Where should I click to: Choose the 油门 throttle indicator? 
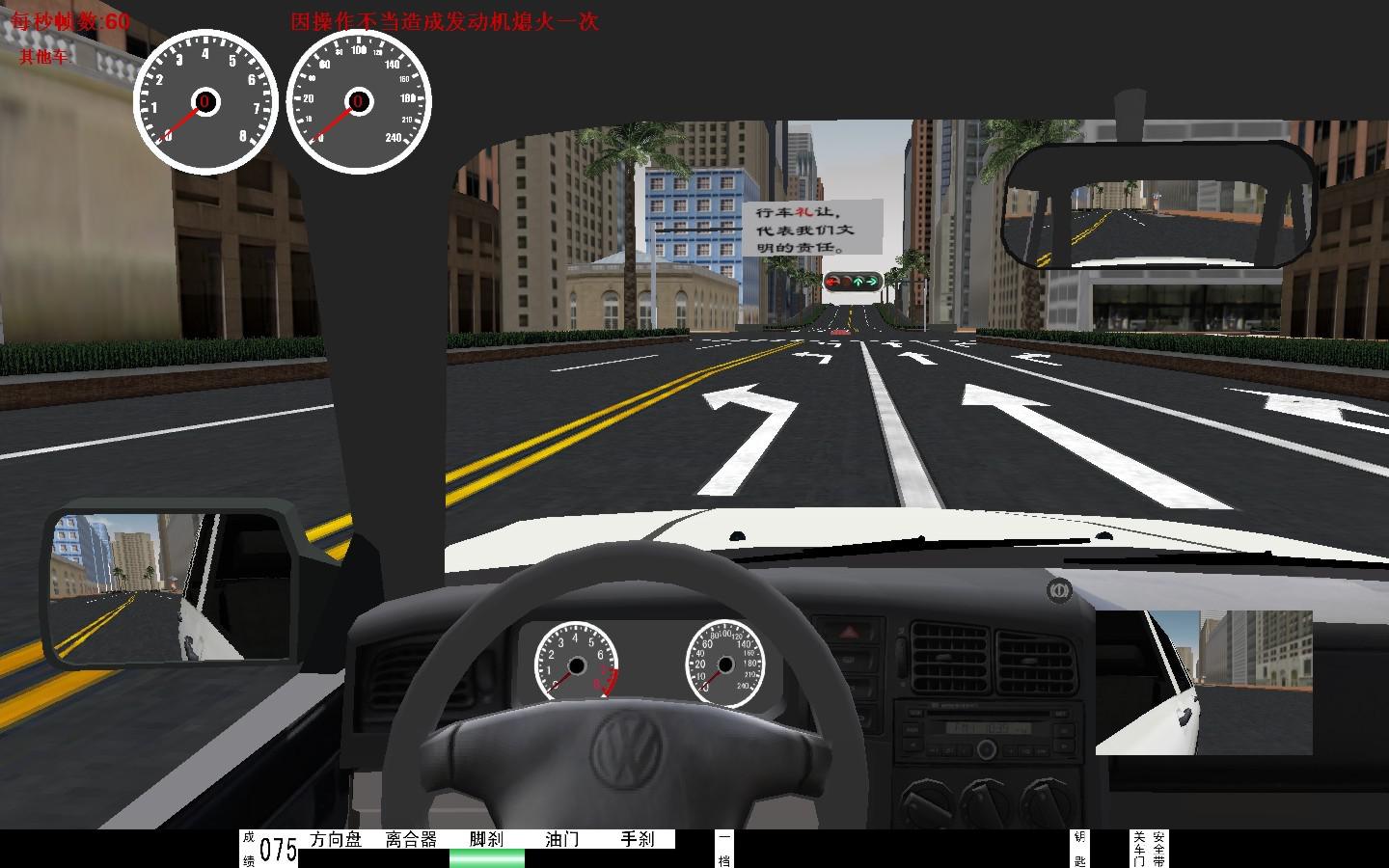(561, 840)
